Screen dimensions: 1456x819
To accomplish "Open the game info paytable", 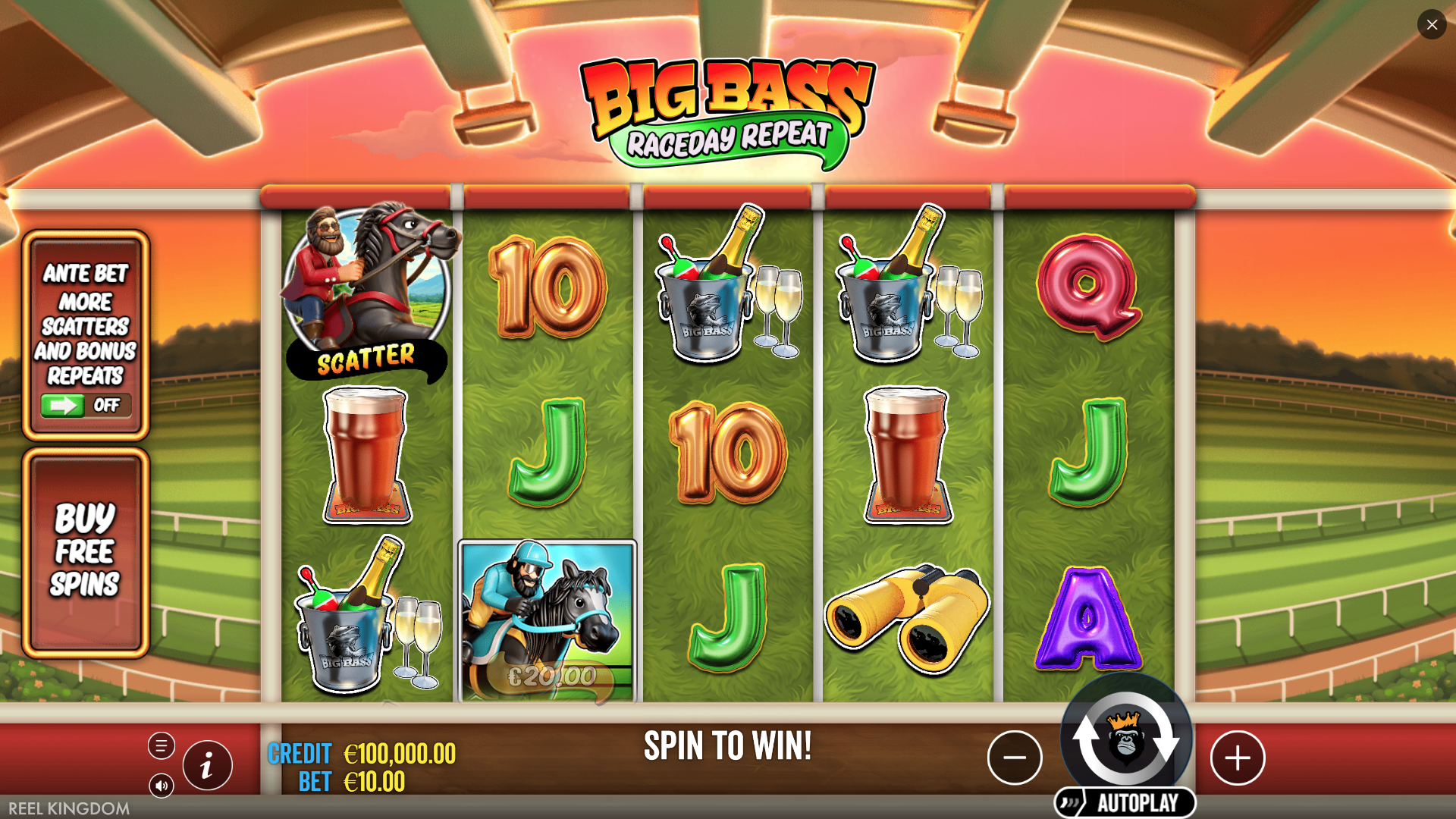I will click(x=207, y=766).
